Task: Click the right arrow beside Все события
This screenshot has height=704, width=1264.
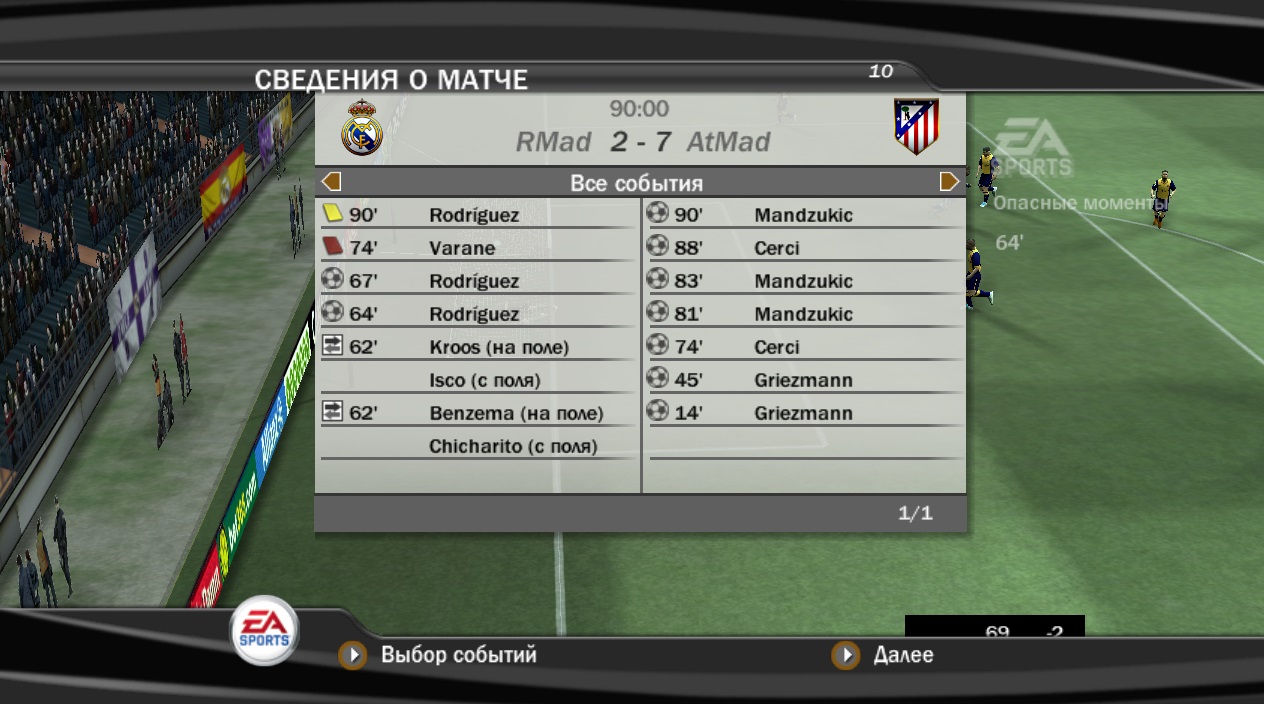Action: [x=949, y=182]
